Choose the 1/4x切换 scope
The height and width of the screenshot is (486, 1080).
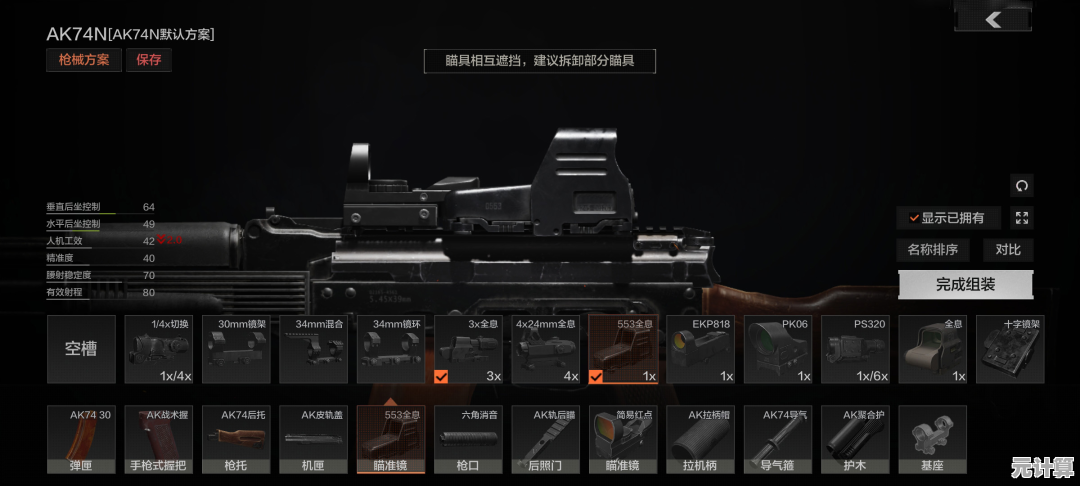coord(158,349)
